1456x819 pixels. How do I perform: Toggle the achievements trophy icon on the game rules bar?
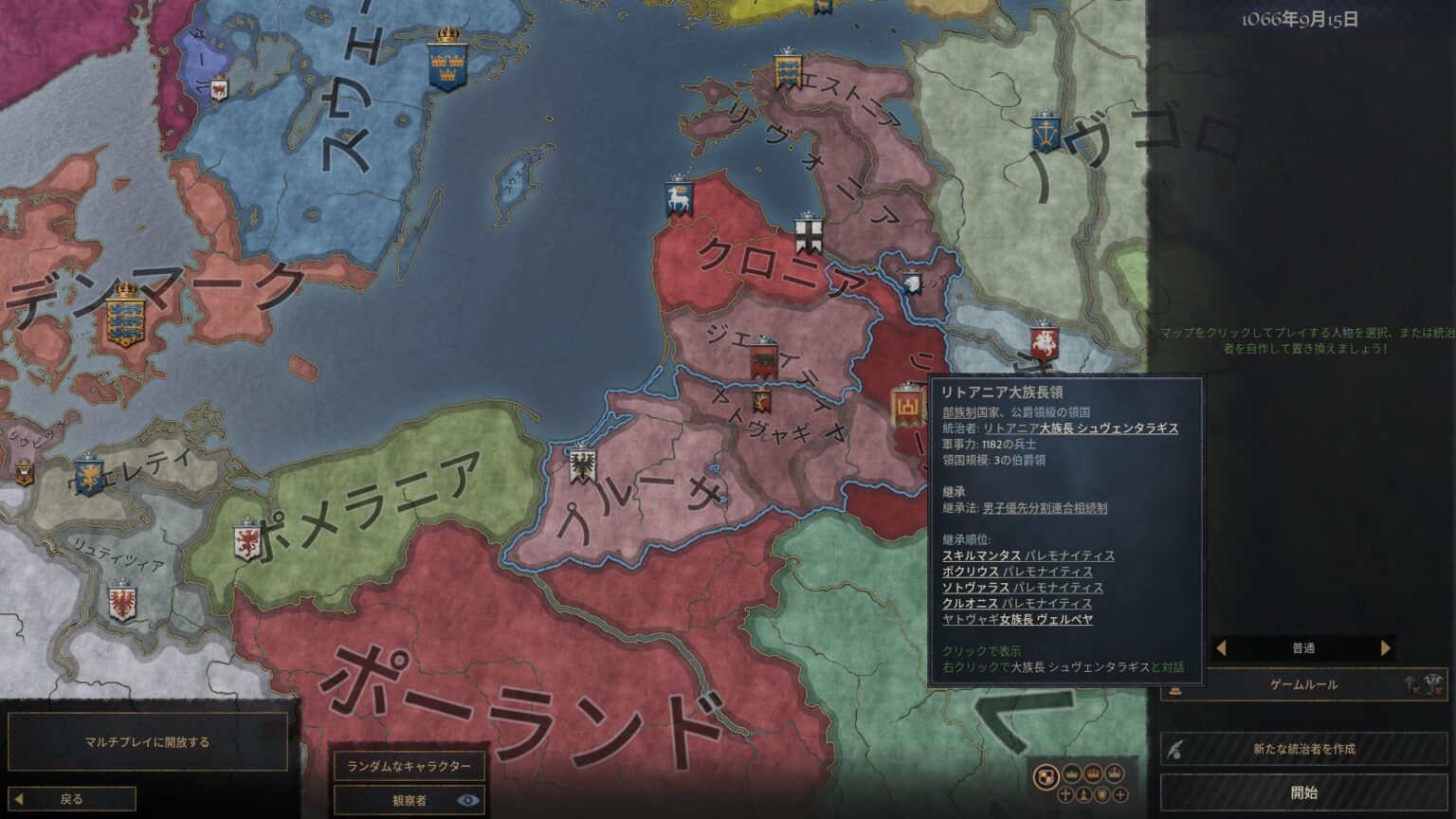click(1433, 682)
